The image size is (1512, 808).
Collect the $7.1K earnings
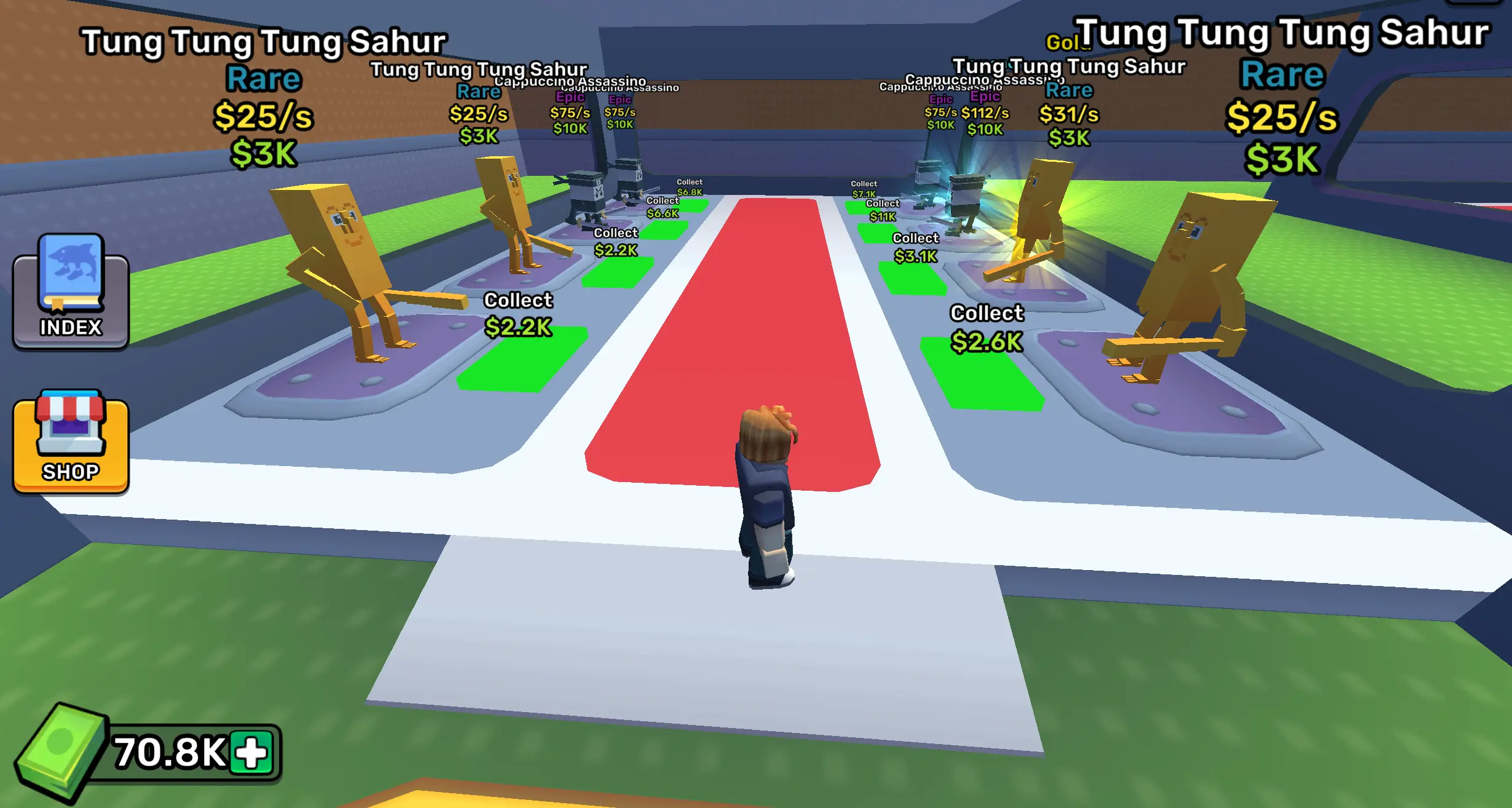point(864,188)
